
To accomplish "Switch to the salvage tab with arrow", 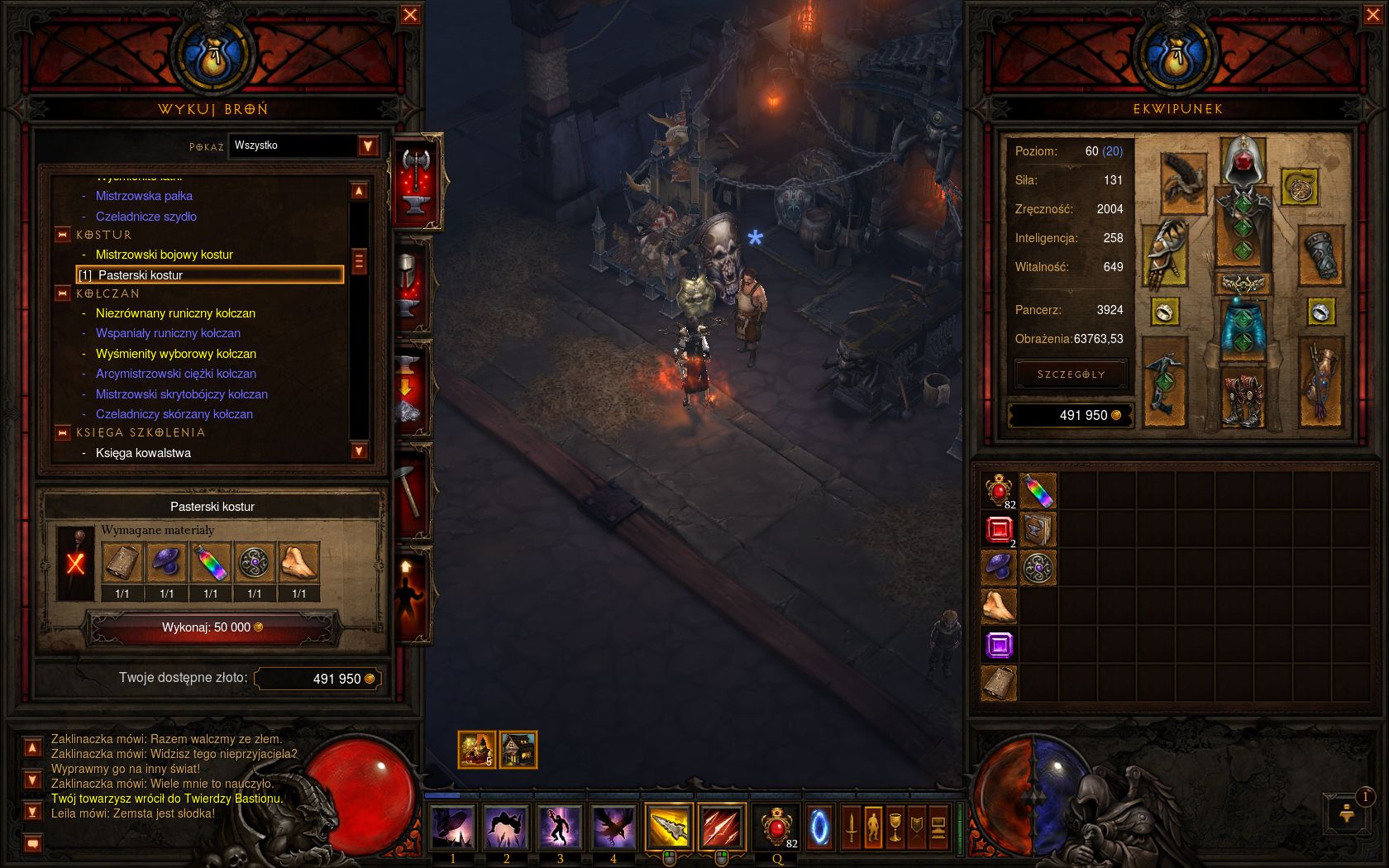I will click(411, 389).
